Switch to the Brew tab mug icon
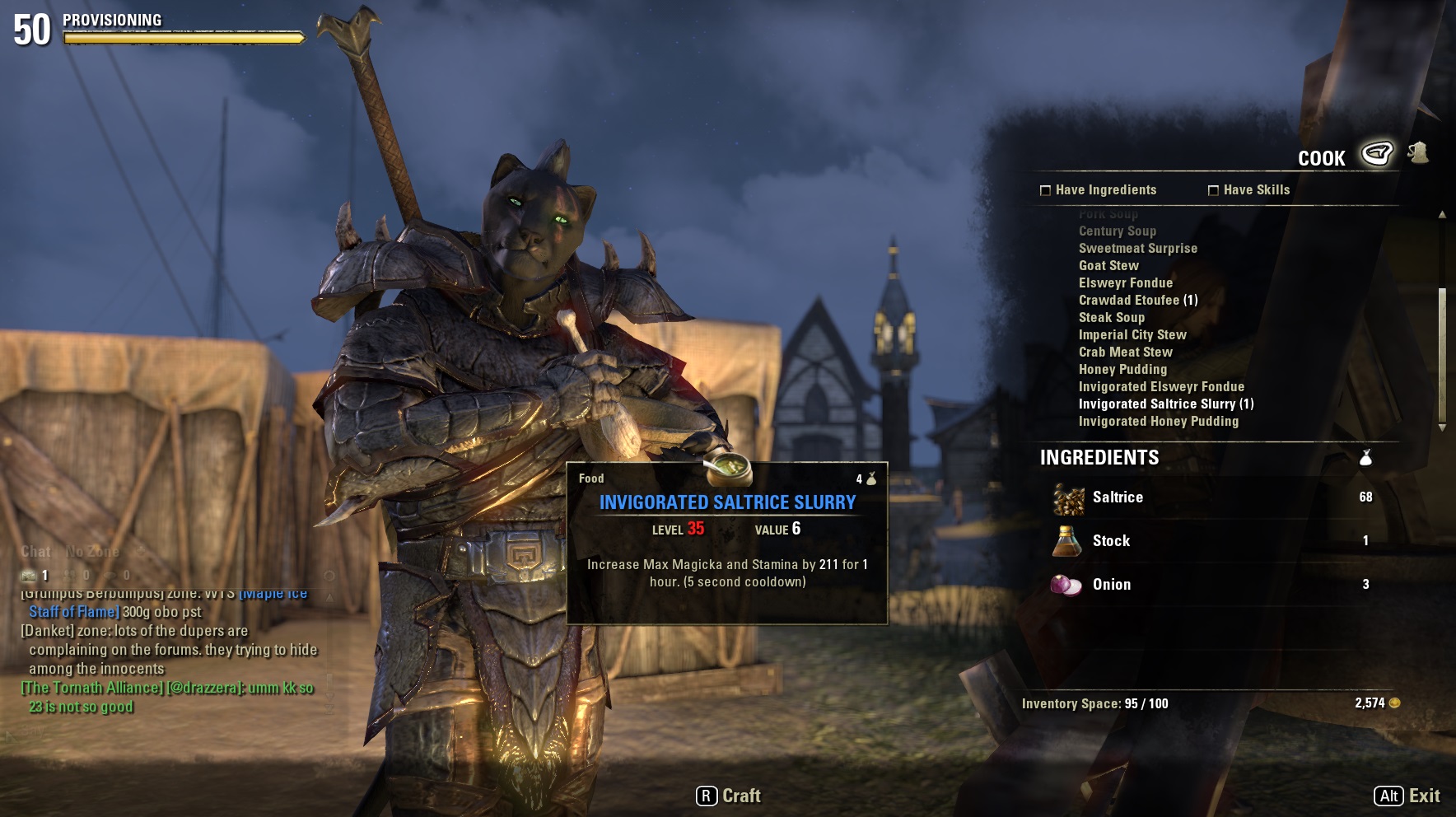 click(1418, 152)
